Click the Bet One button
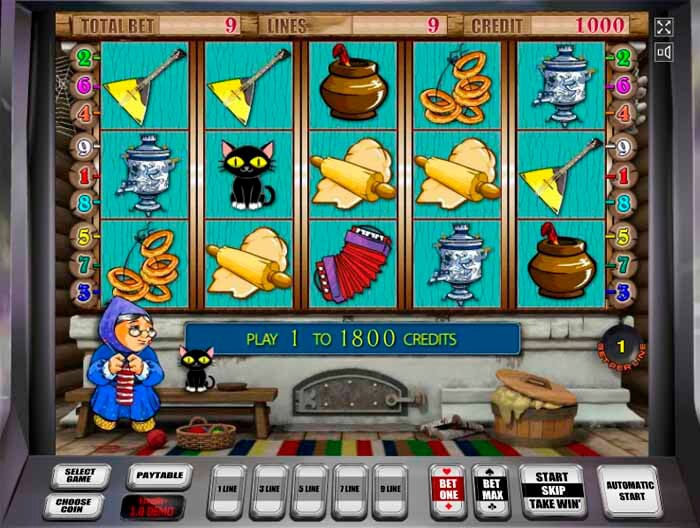The height and width of the screenshot is (528, 700). click(446, 490)
